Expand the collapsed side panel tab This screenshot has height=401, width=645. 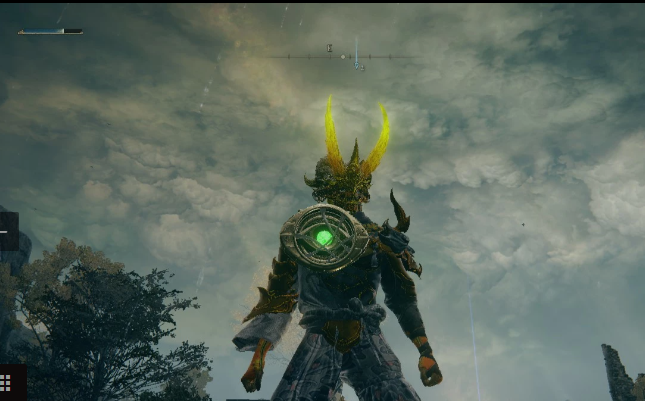6,232
